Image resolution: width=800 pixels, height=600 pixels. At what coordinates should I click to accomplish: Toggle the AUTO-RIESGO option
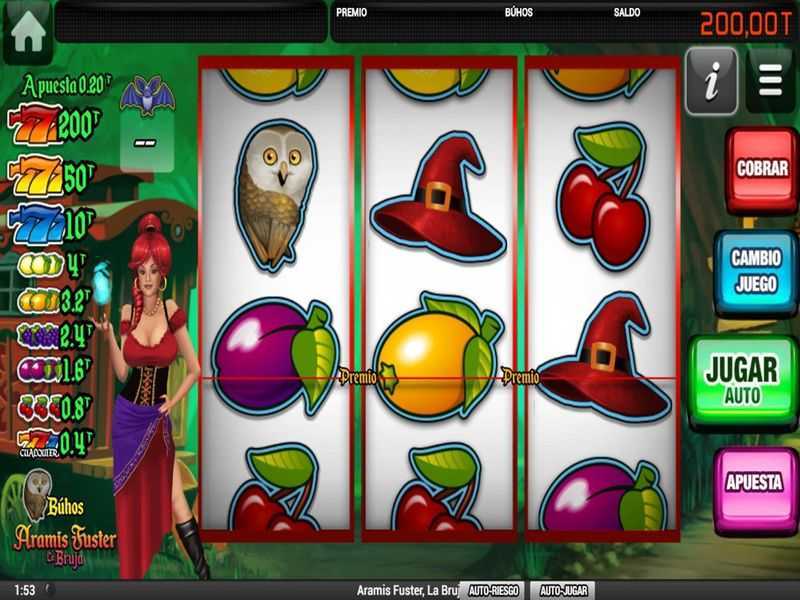click(492, 591)
